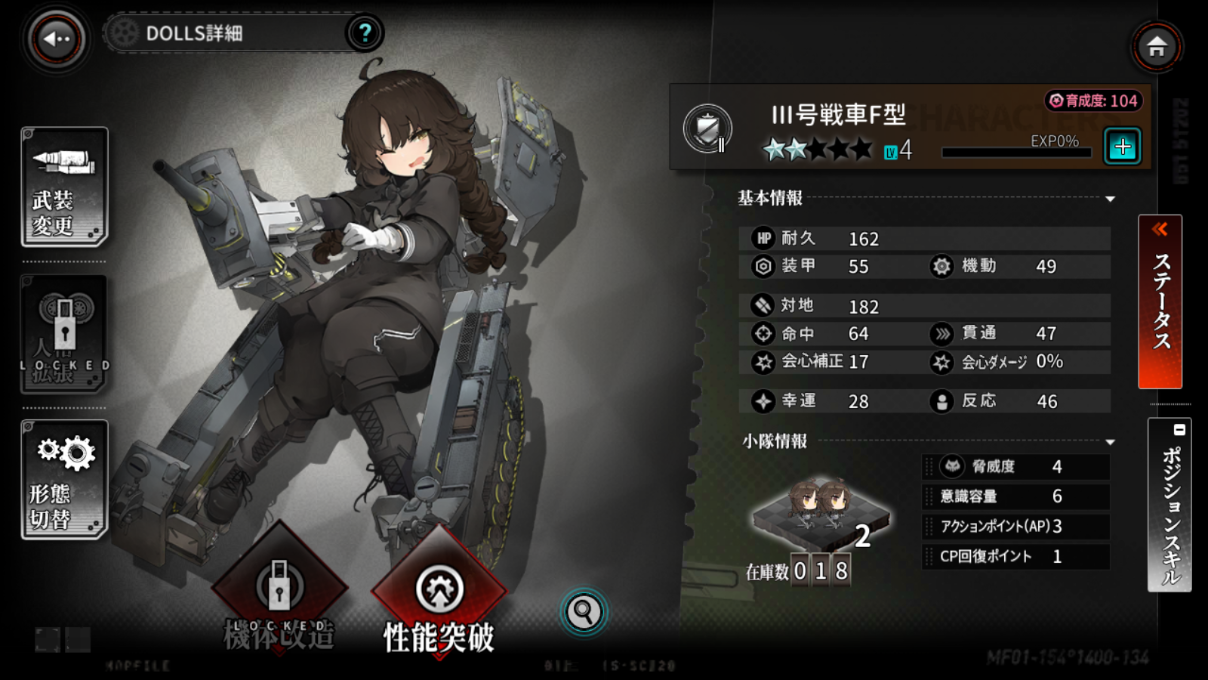The image size is (1208, 680).
Task: Open 武装変更 weapon change menu
Action: 64,187
